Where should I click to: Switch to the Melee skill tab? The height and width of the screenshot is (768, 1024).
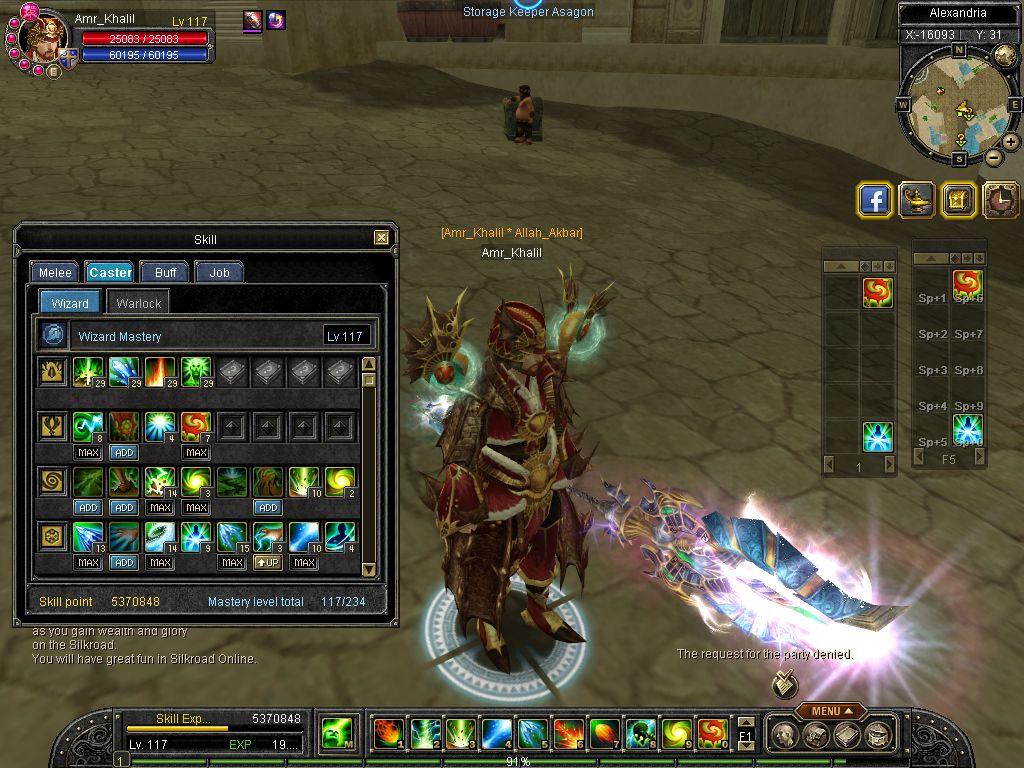(55, 272)
